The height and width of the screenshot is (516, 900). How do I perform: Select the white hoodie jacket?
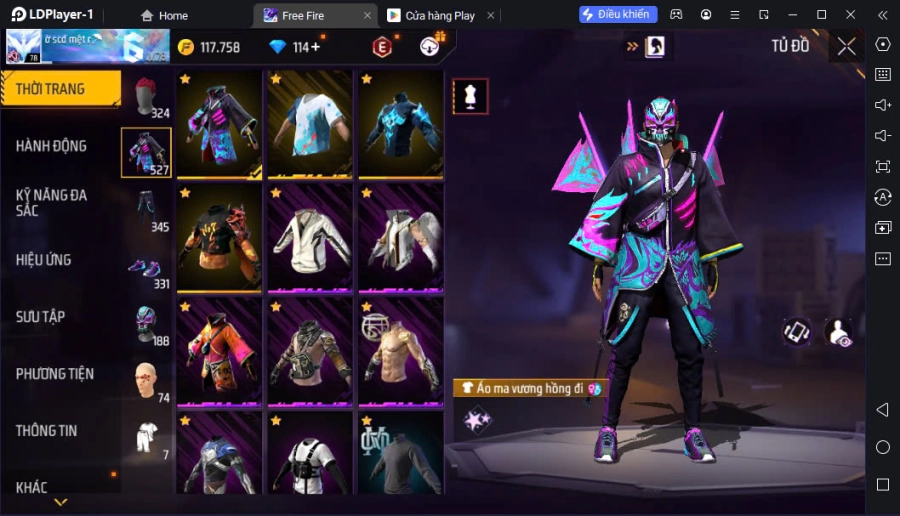tap(309, 238)
